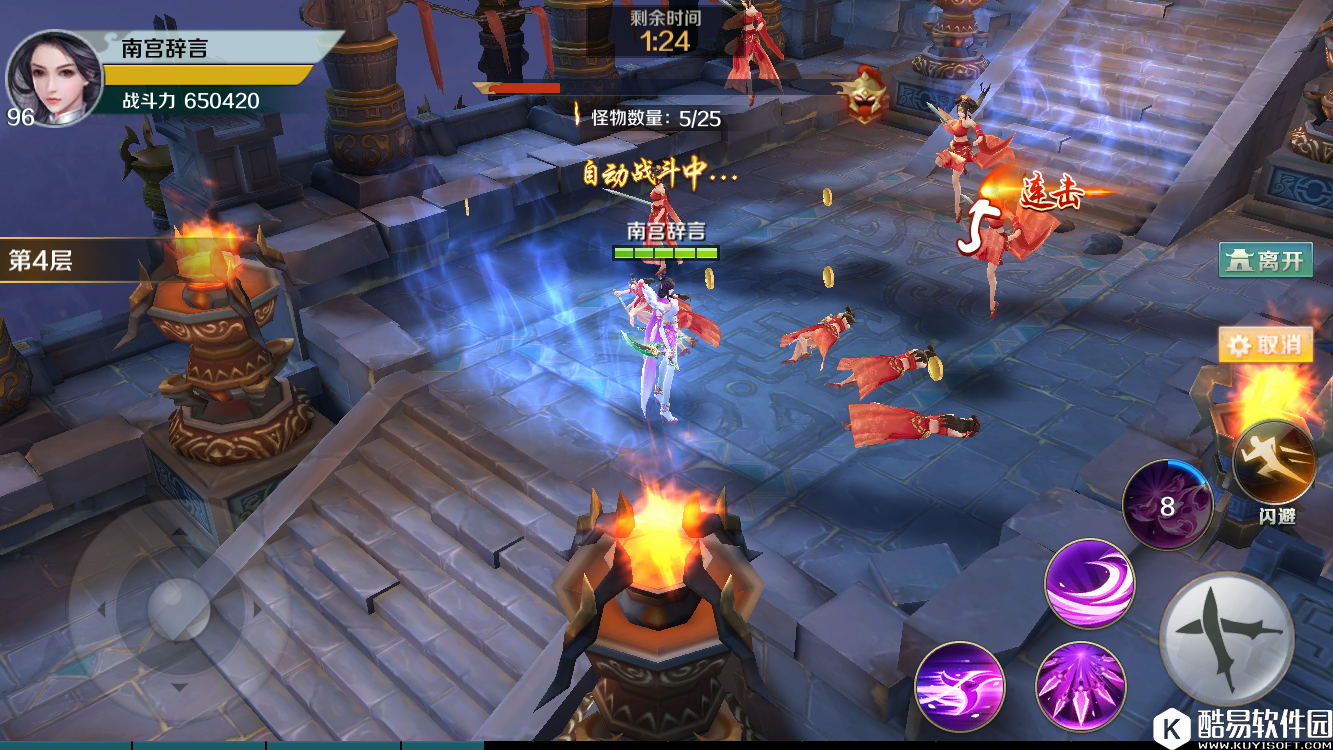The width and height of the screenshot is (1333, 750).
Task: Activate the 闪避 dodge skill
Action: tap(1273, 463)
